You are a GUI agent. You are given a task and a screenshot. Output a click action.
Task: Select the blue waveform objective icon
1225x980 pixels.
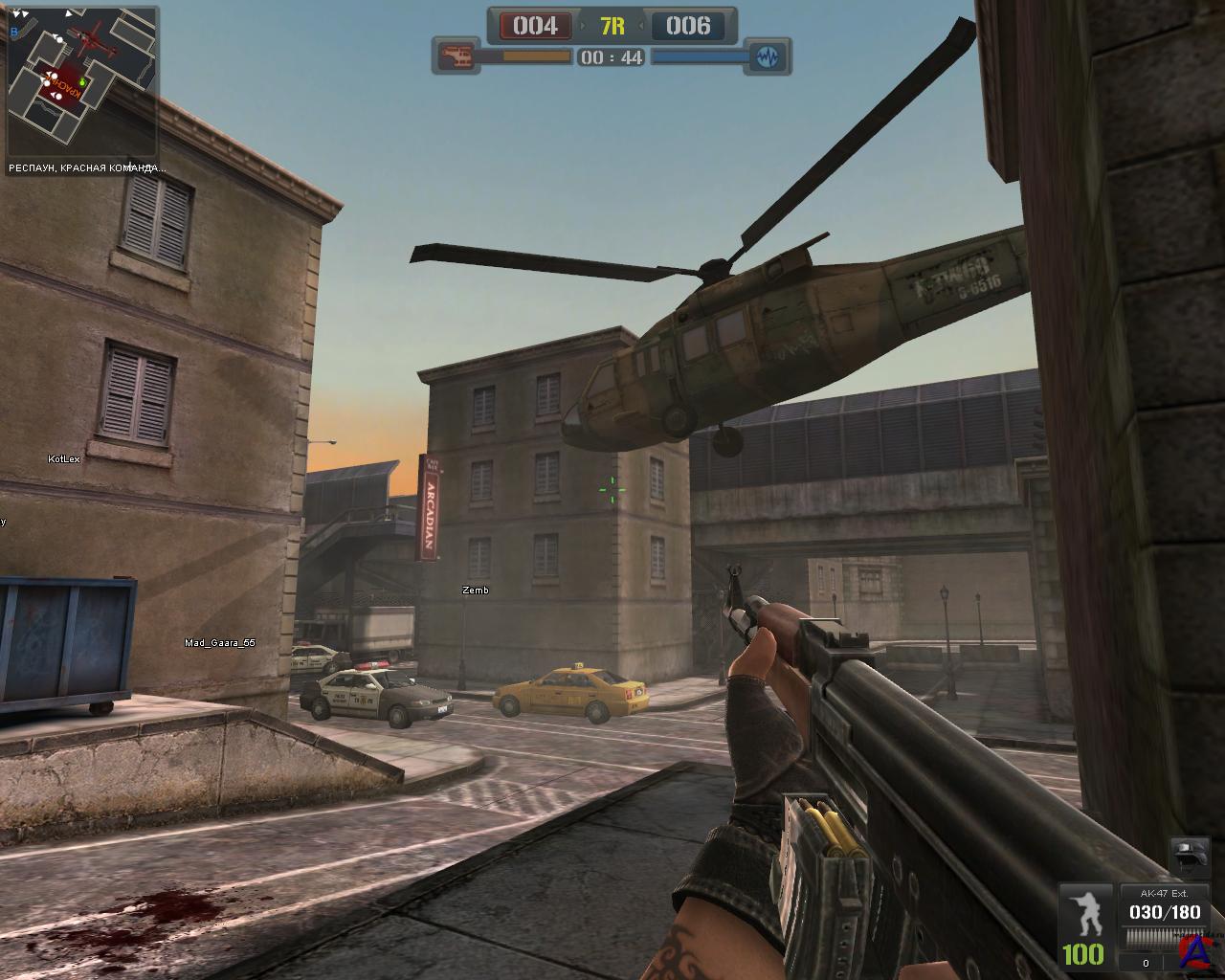tap(768, 57)
